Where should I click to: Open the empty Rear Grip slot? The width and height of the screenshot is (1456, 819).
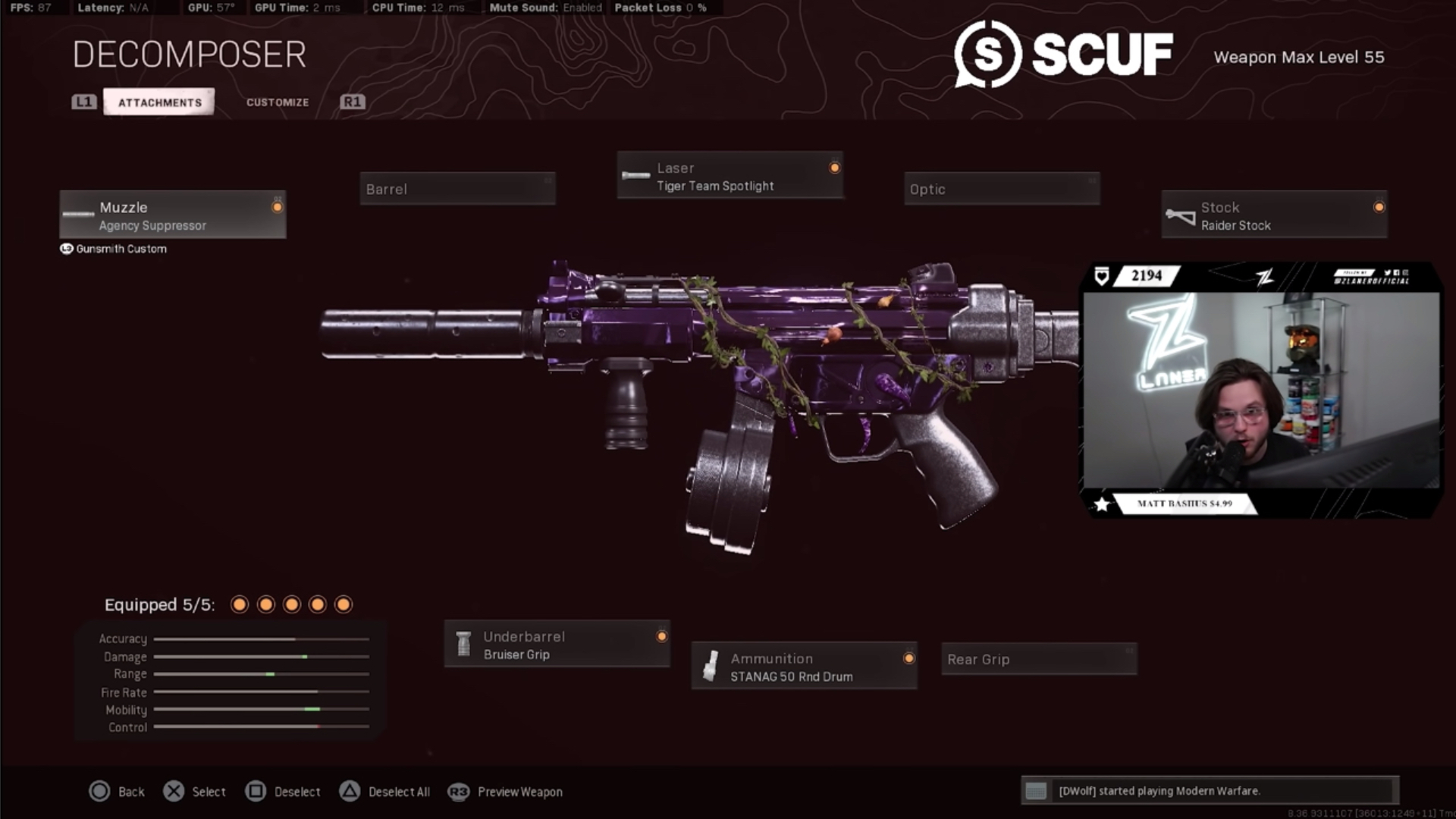point(1039,659)
